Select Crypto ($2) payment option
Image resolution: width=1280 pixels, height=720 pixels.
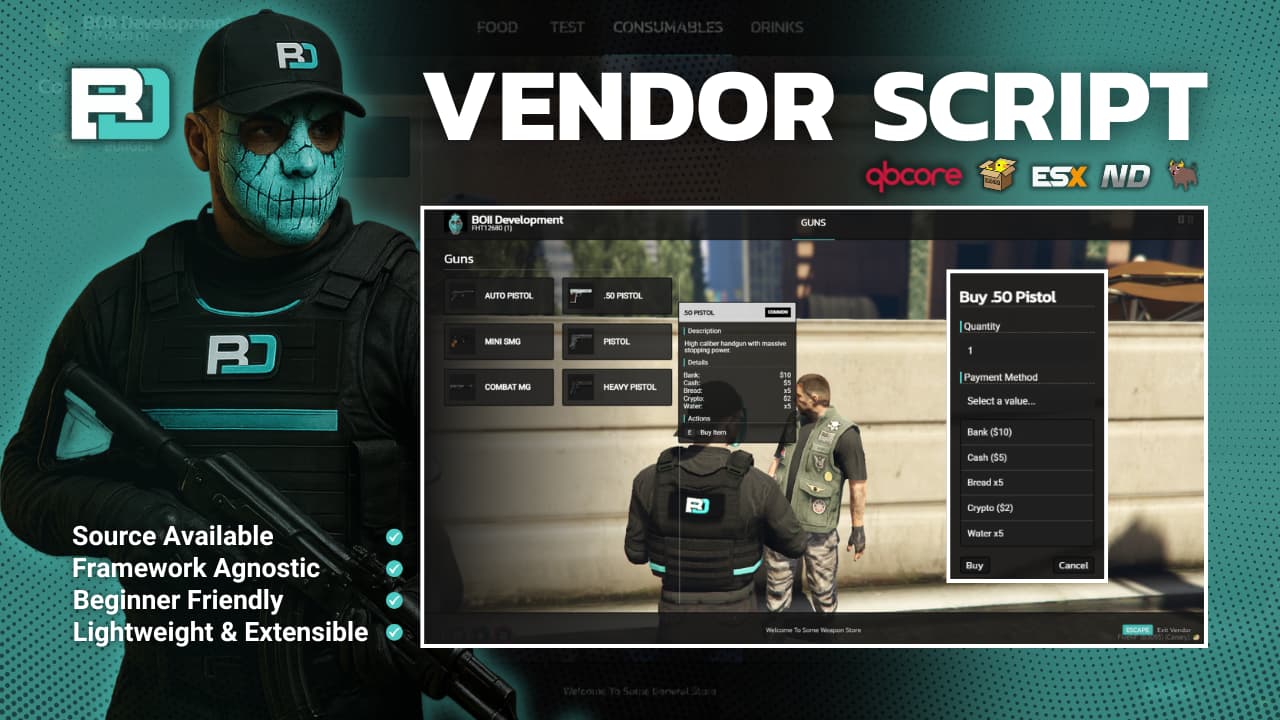tap(1026, 507)
